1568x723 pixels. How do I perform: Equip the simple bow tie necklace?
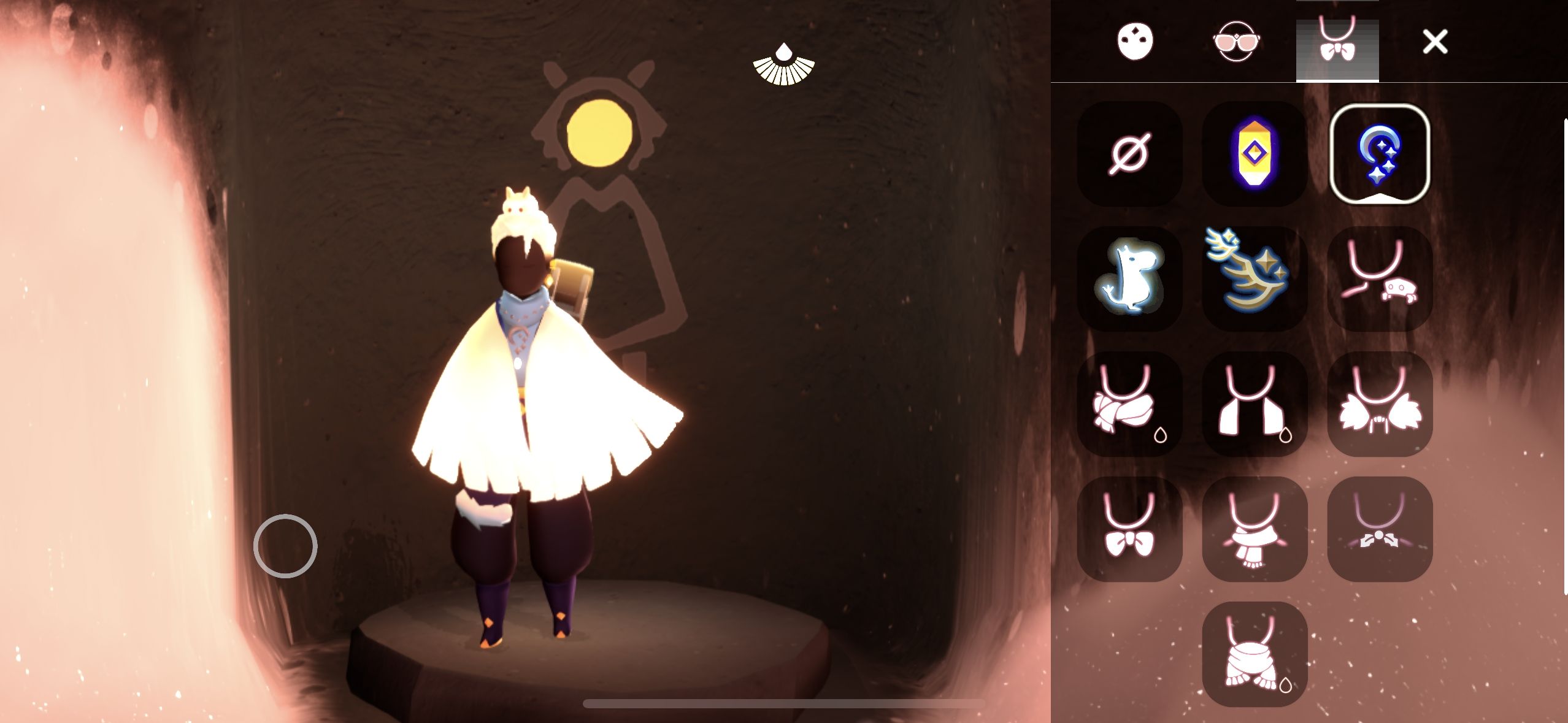1129,529
